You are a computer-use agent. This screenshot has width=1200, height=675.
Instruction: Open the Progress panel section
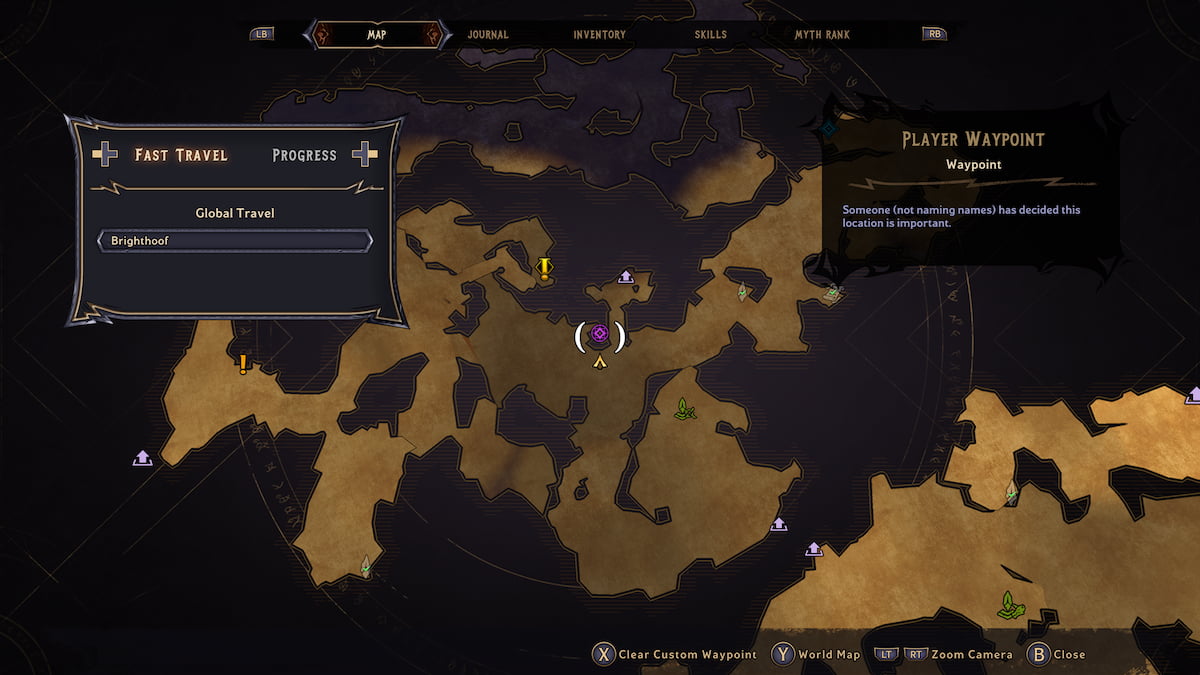tap(304, 155)
